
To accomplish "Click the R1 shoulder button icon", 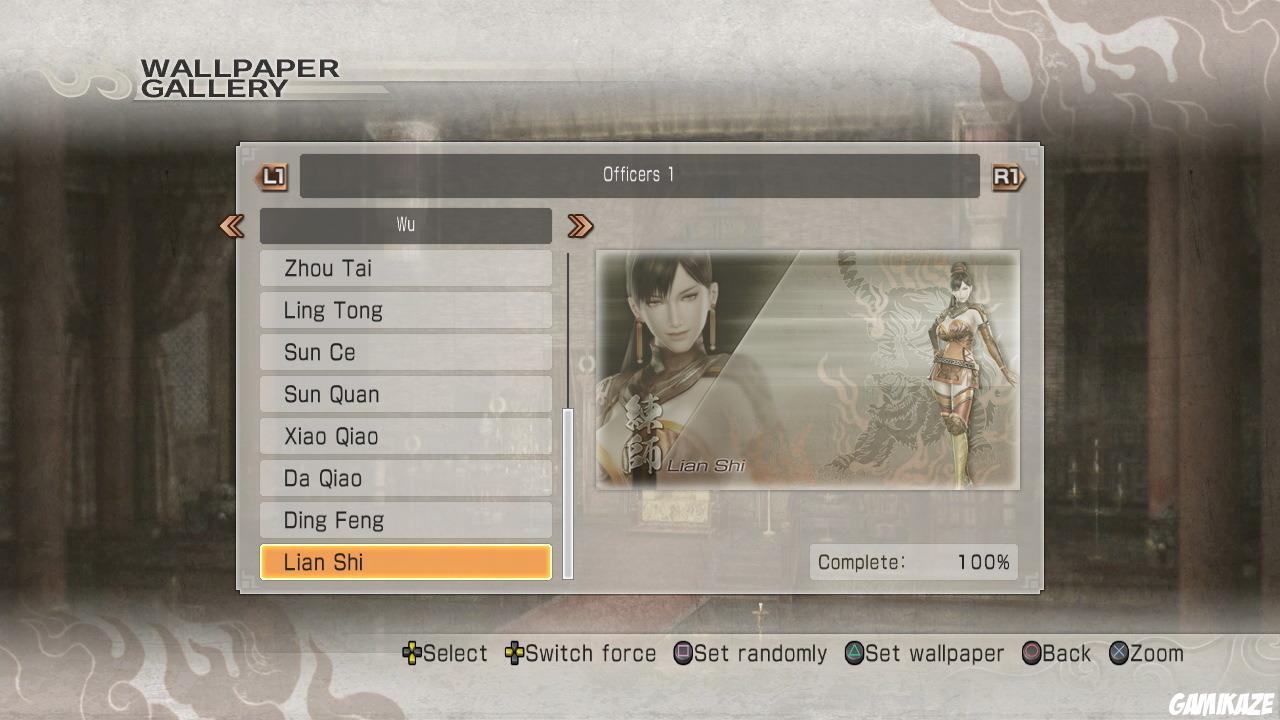I will click(1009, 176).
